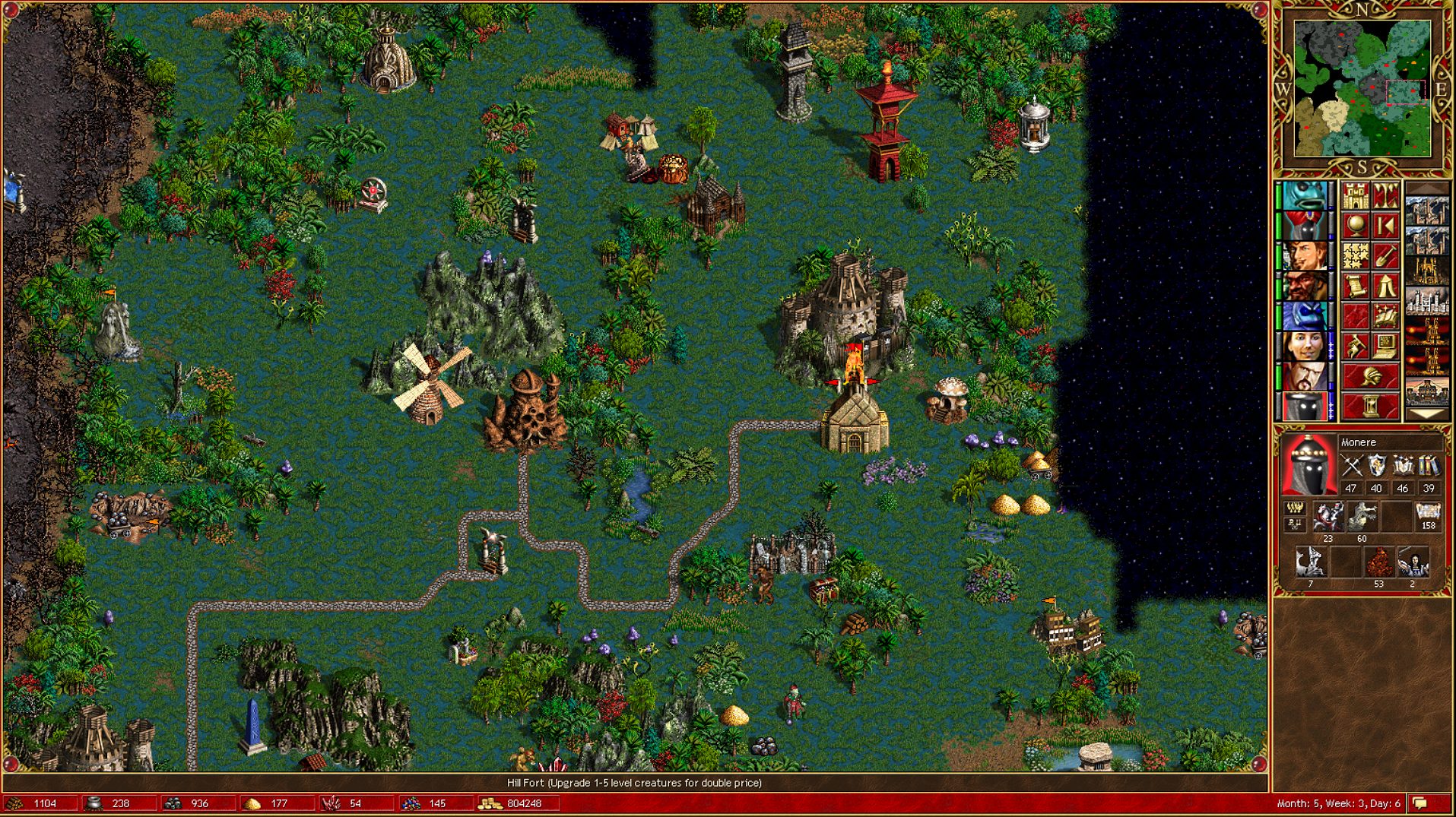Open the Kingdom Overview castle button

pos(1356,196)
